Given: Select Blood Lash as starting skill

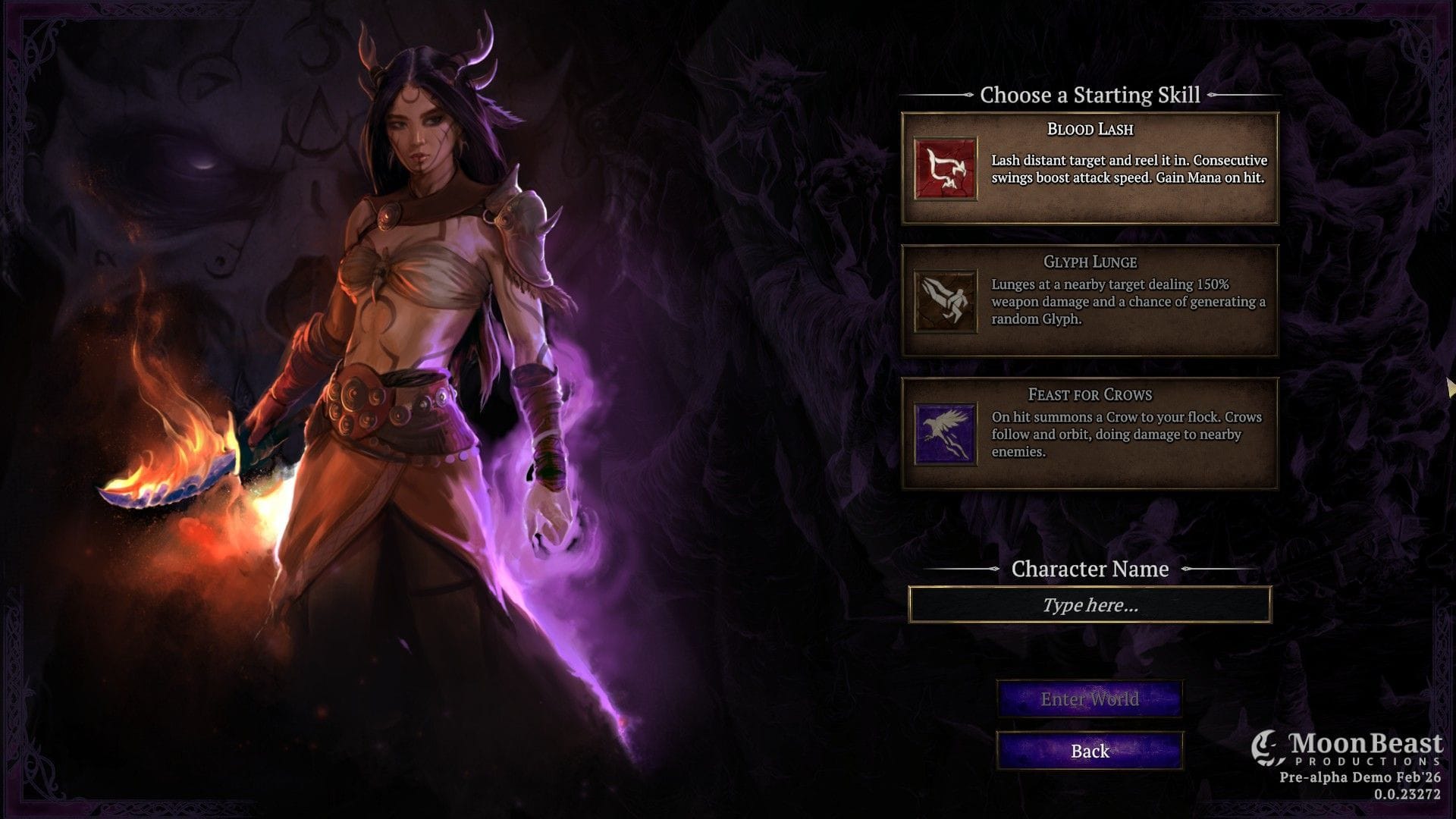Looking at the screenshot, I should pos(1090,168).
